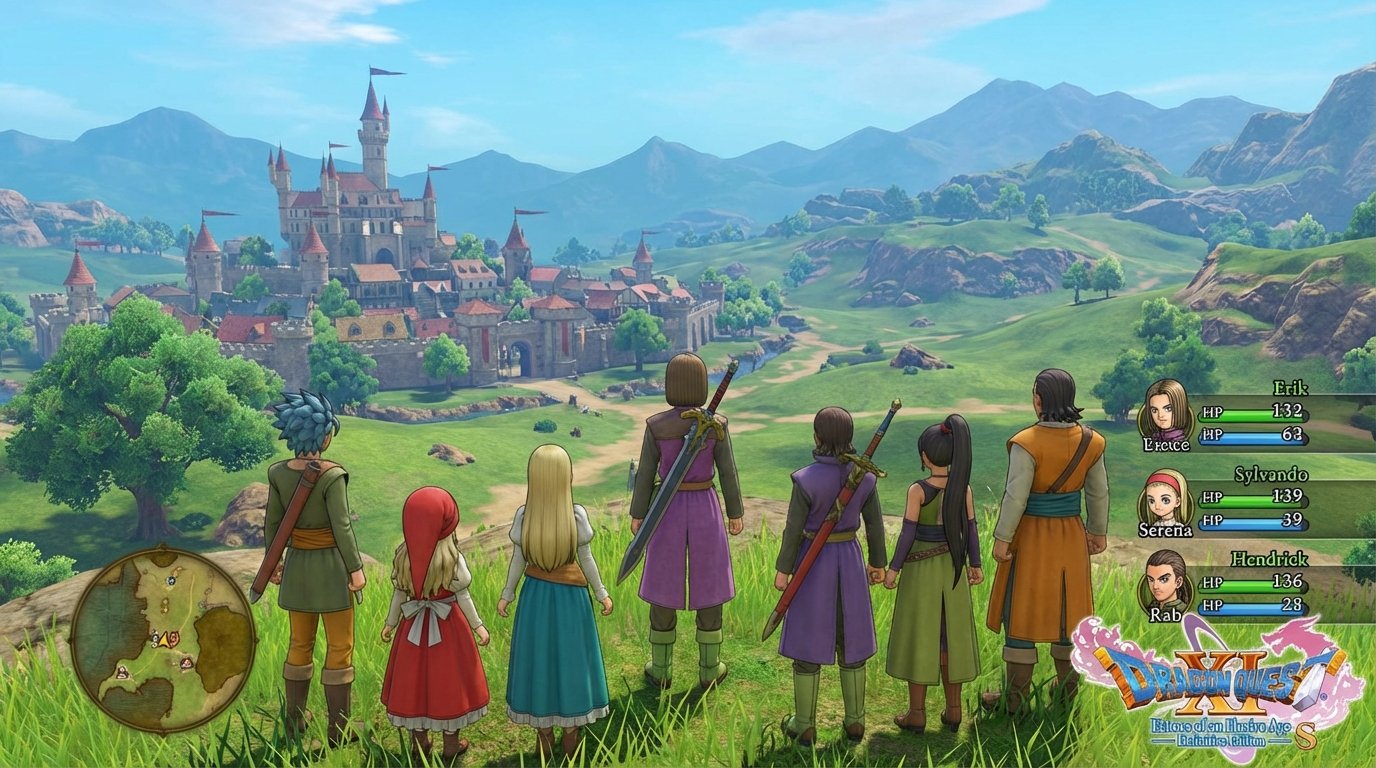Click the Serena name label
Image resolution: width=1376 pixels, height=768 pixels.
(1166, 530)
